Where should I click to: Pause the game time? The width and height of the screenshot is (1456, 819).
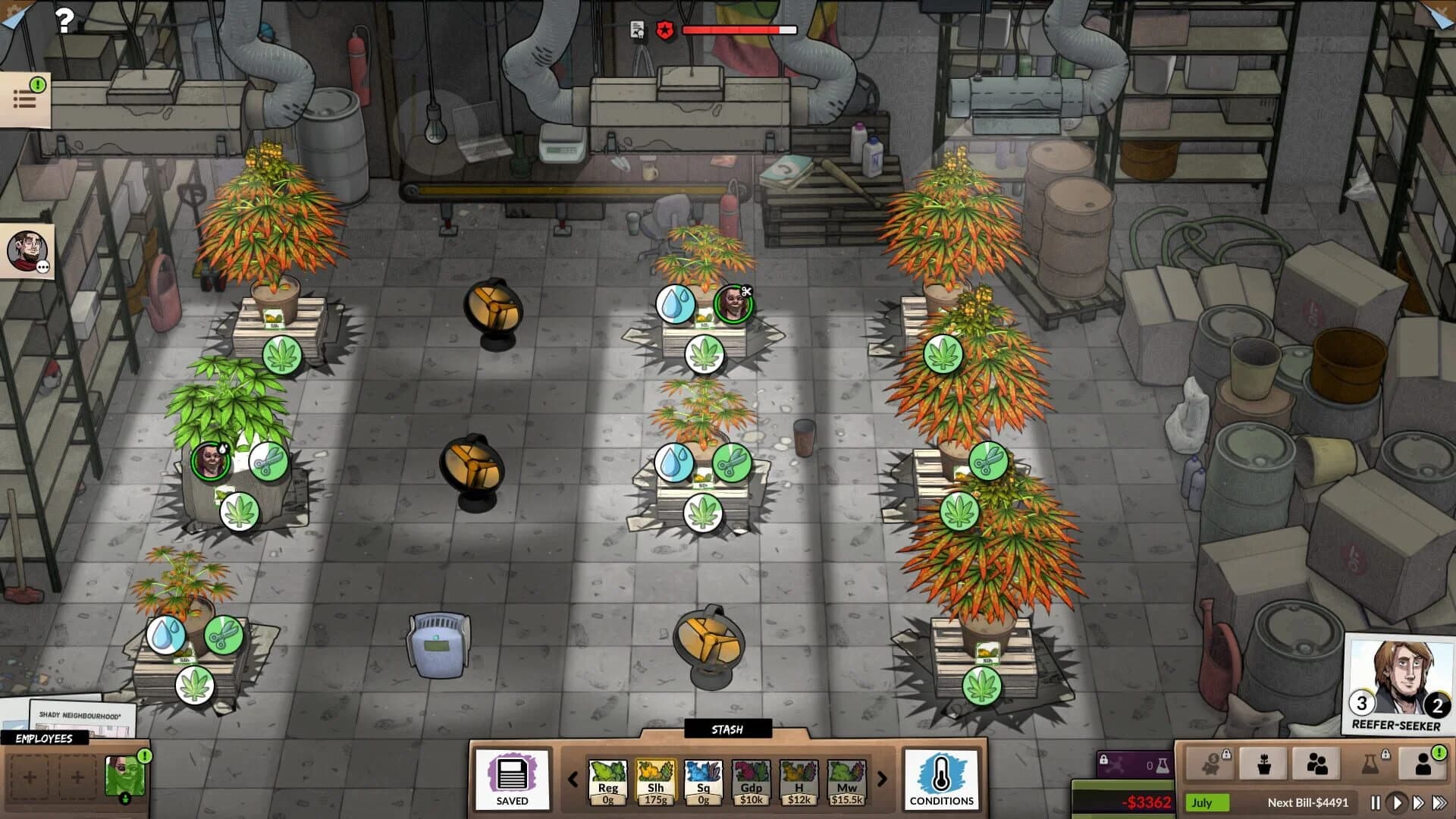[x=1378, y=802]
